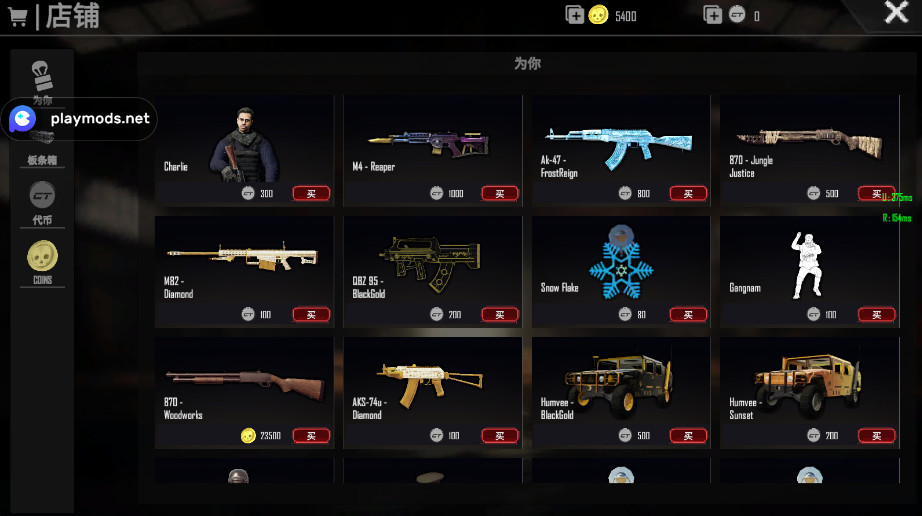Close the shop screen
Viewport: 922px width, 516px height.
click(895, 13)
